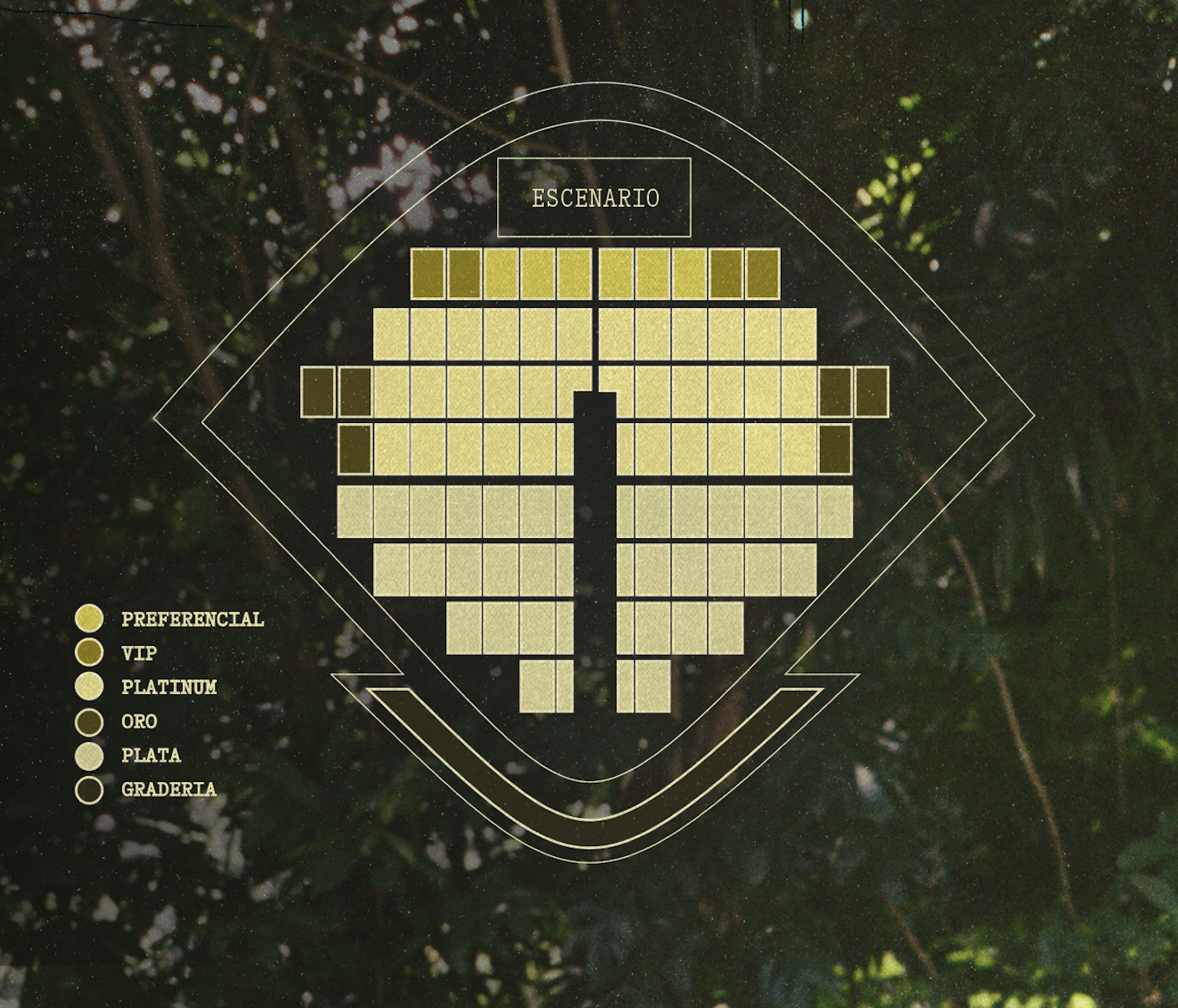
Task: Choose the VIP legend entry
Action: [138, 653]
